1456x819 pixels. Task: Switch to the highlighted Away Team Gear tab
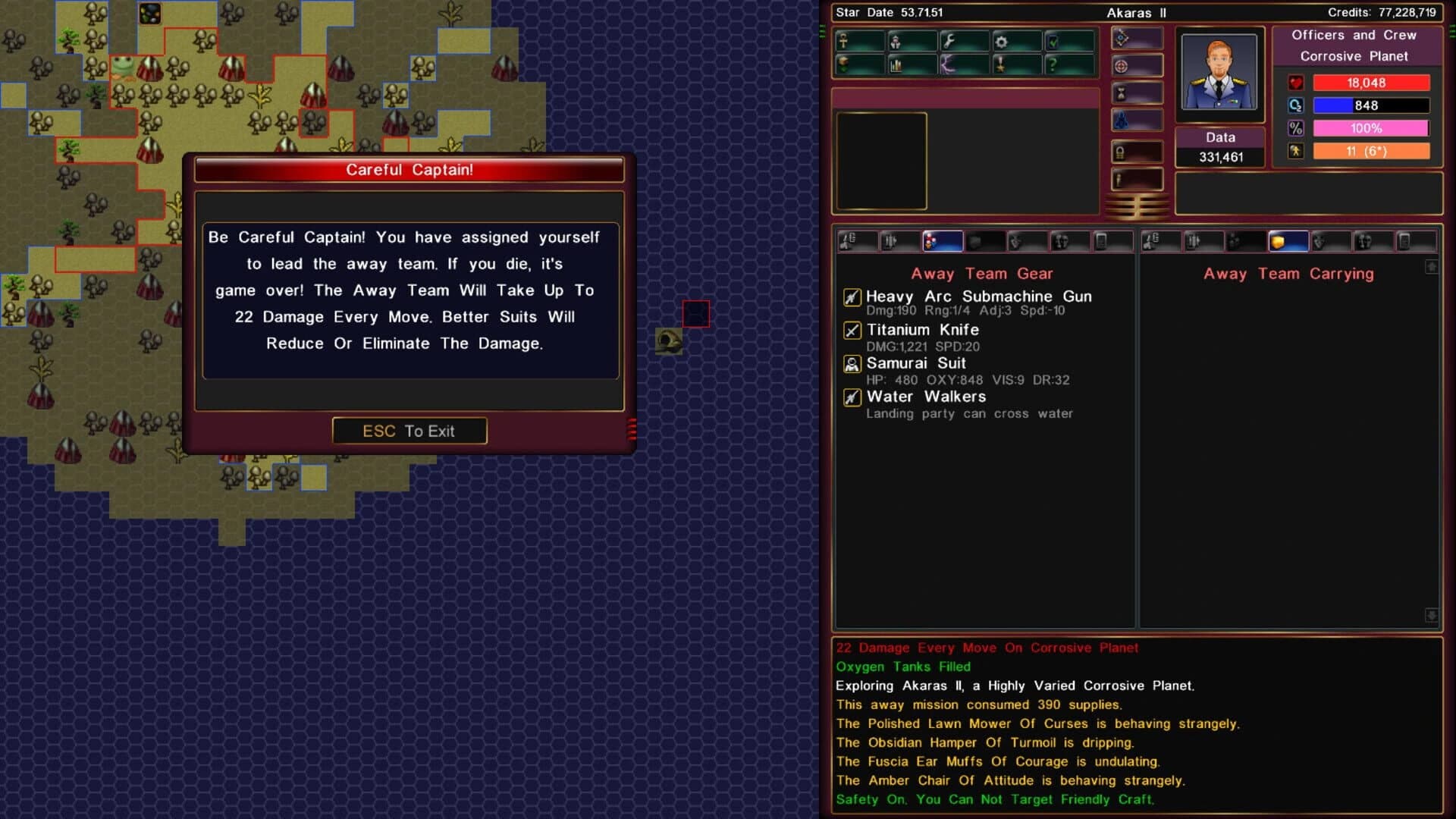[x=943, y=241]
